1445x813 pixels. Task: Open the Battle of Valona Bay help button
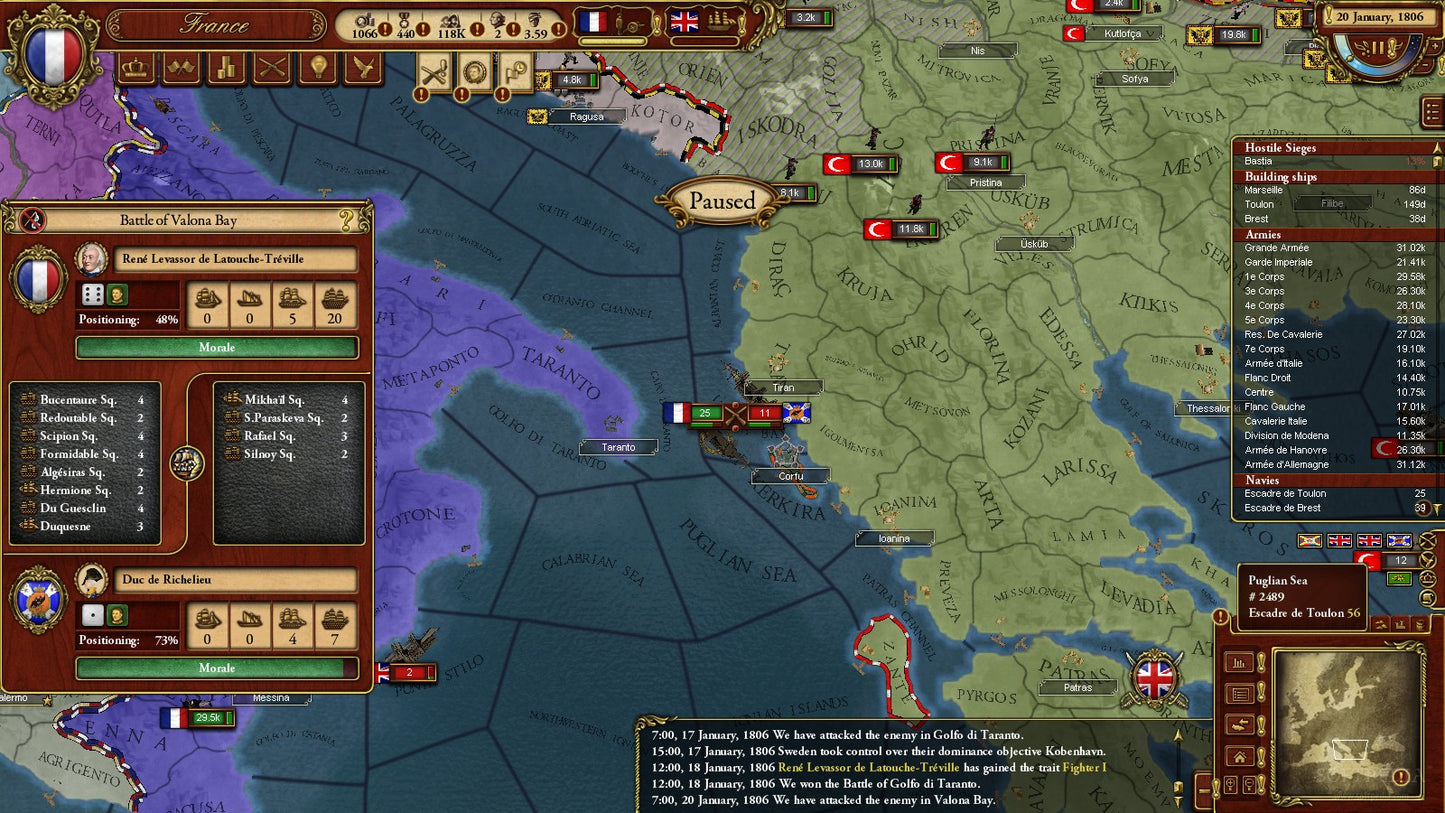point(347,220)
